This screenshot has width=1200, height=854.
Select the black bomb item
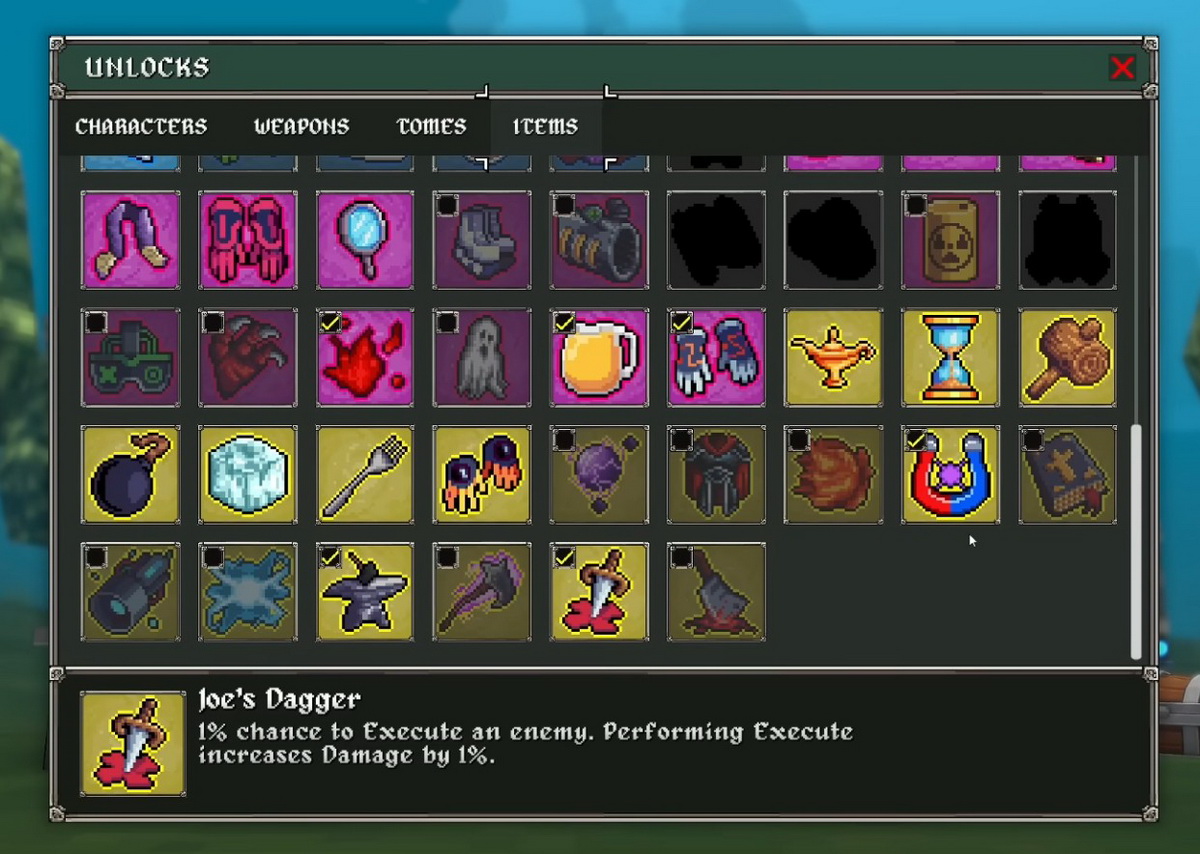(131, 474)
